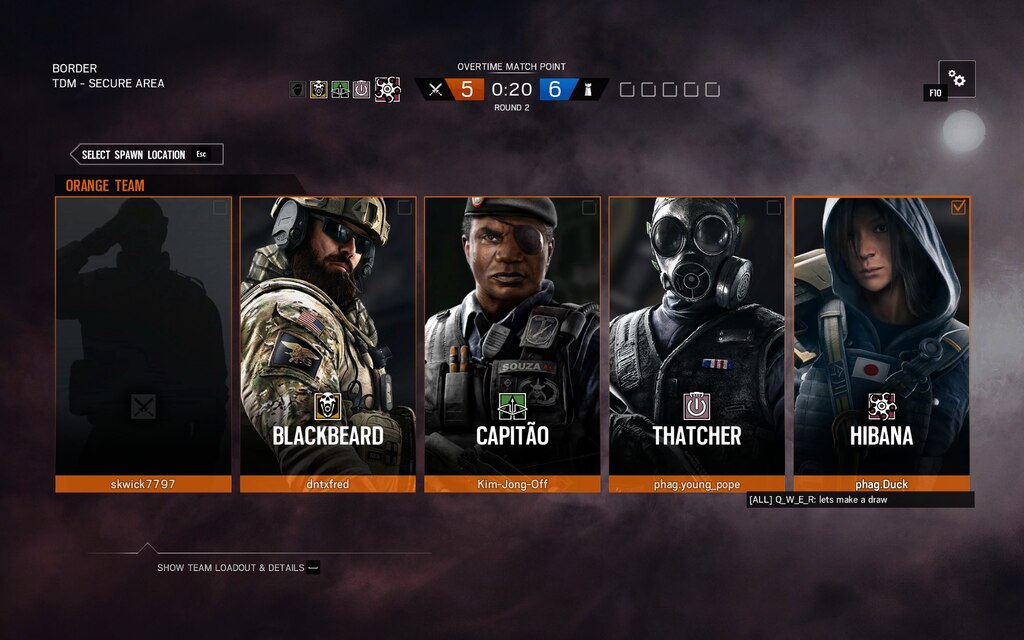The height and width of the screenshot is (640, 1024).
Task: Select the Hibana operator card
Action: (881, 335)
